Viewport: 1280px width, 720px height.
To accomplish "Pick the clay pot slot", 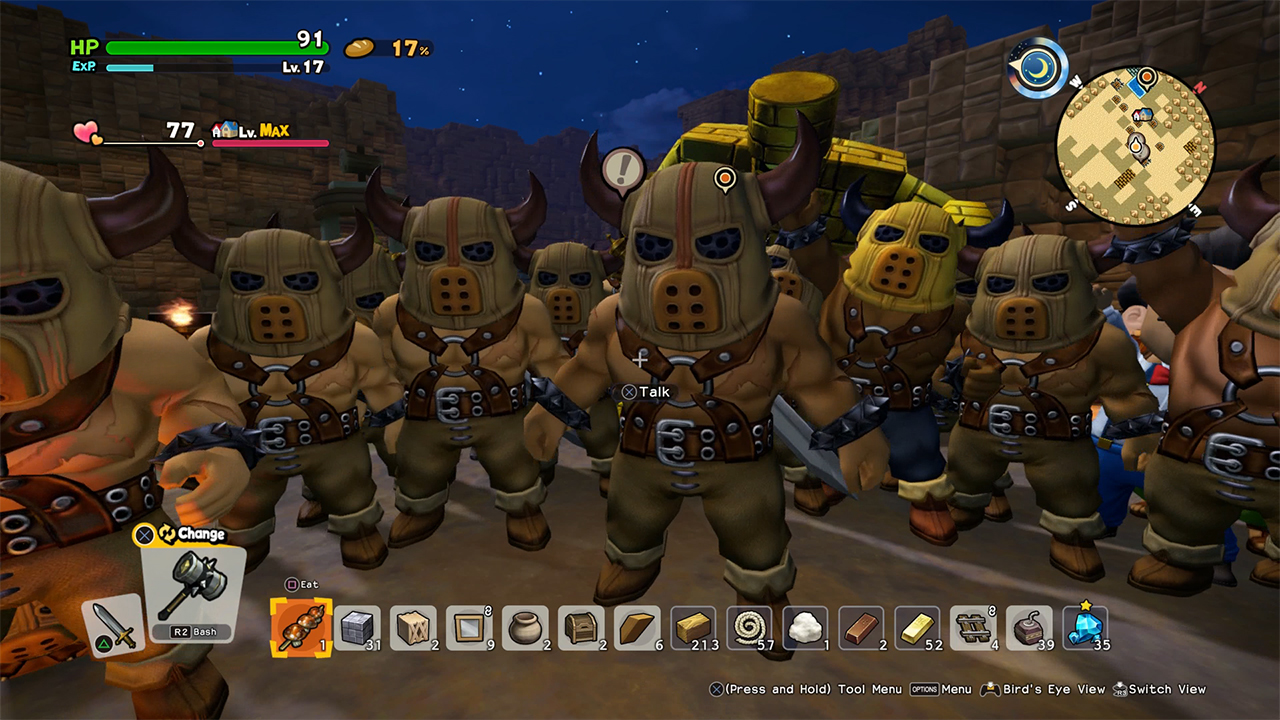I will [x=525, y=628].
